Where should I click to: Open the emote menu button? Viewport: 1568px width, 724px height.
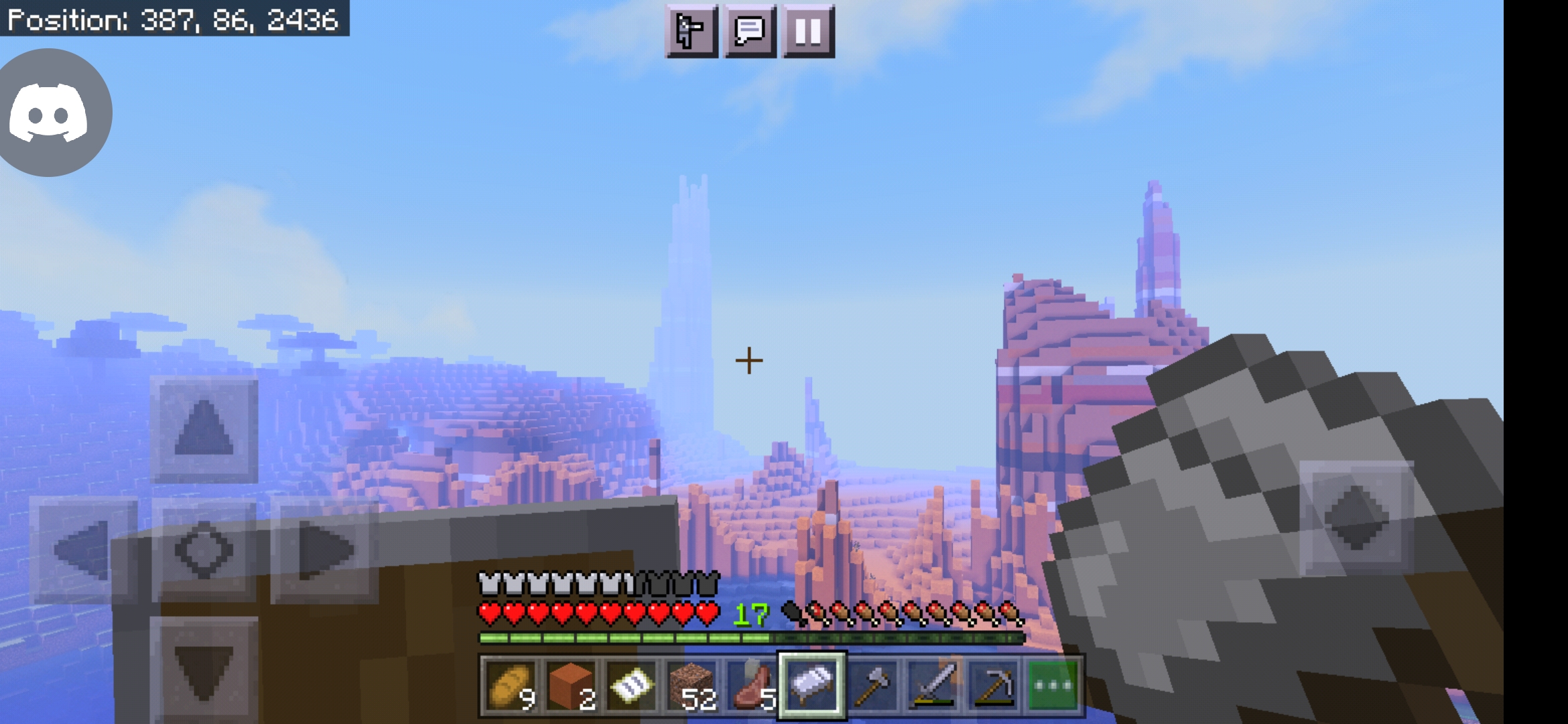pos(691,31)
